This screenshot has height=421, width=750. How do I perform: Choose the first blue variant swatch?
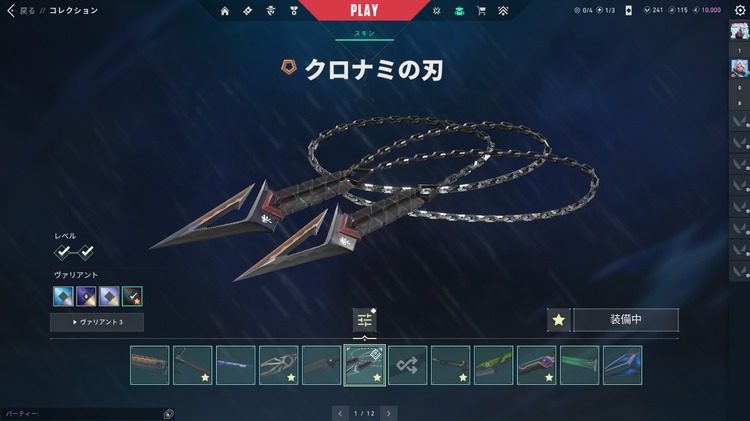pyautogui.click(x=63, y=296)
